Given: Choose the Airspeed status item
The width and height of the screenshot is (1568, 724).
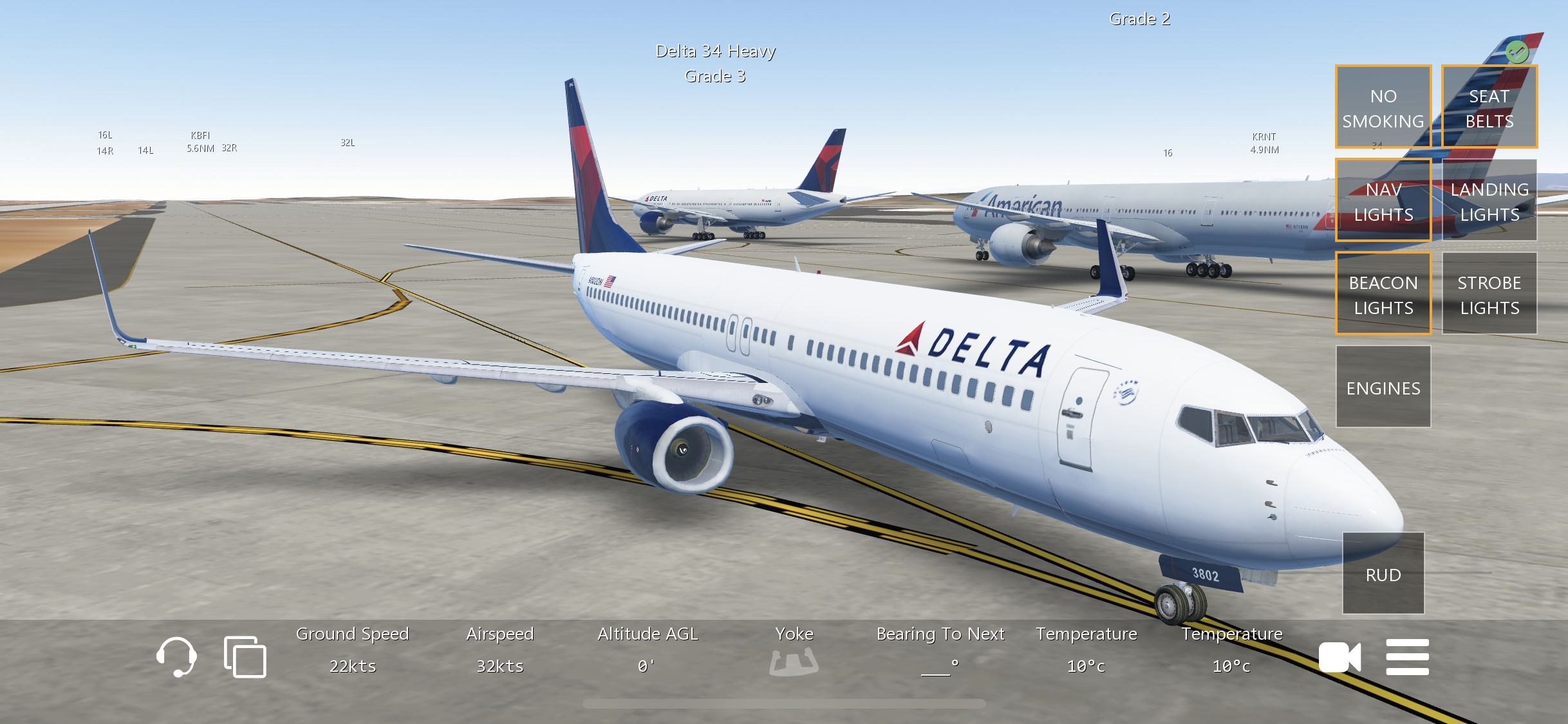Looking at the screenshot, I should [x=499, y=650].
